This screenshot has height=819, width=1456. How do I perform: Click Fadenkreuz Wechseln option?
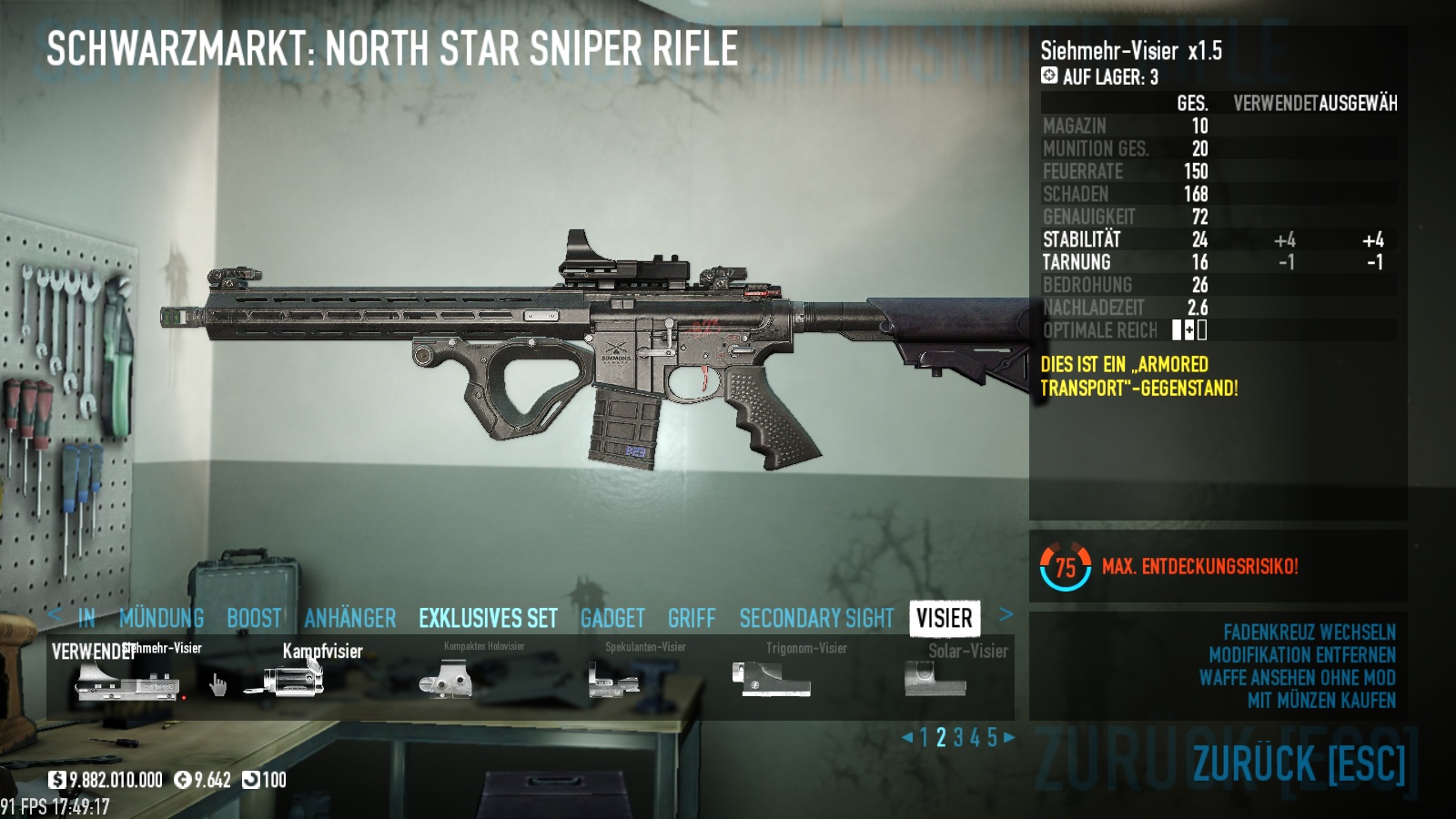(1309, 632)
